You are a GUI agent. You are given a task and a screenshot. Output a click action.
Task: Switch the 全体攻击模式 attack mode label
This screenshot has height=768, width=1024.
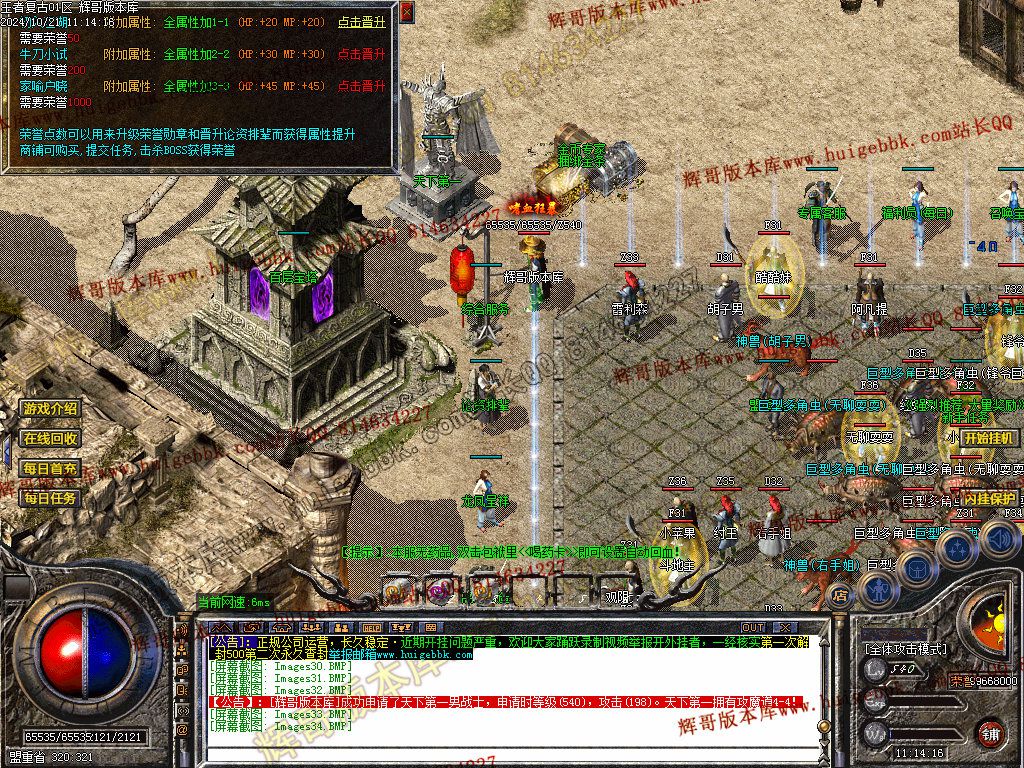click(x=905, y=648)
